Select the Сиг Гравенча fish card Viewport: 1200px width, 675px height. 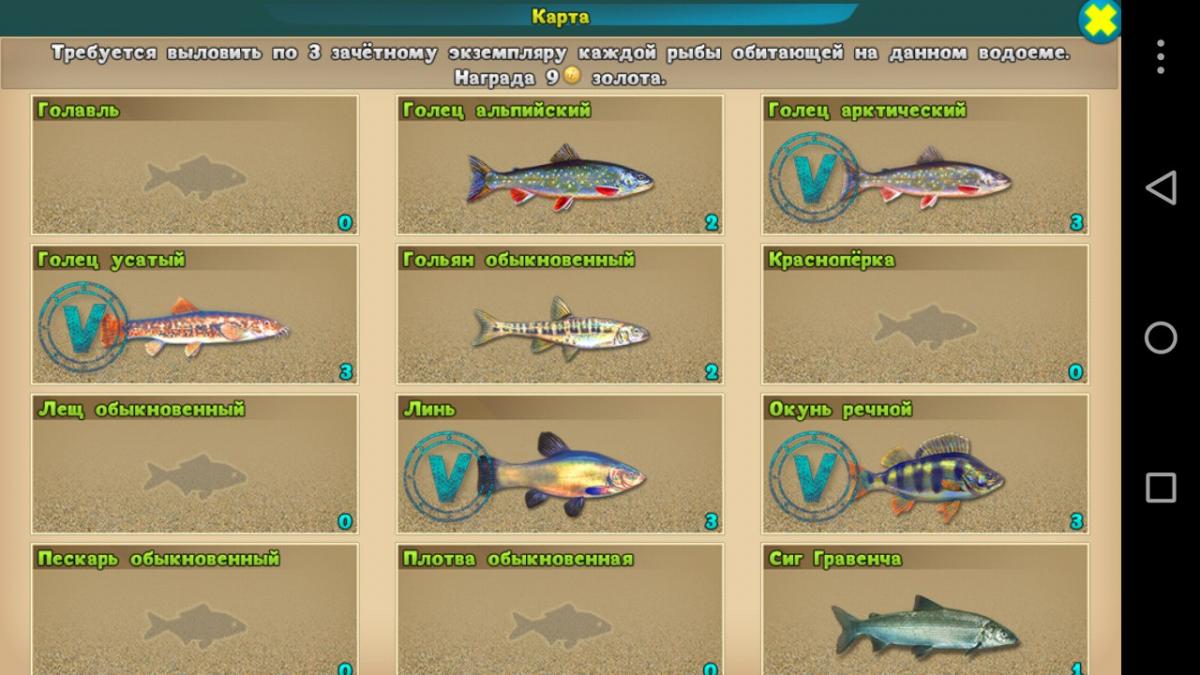coord(925,610)
